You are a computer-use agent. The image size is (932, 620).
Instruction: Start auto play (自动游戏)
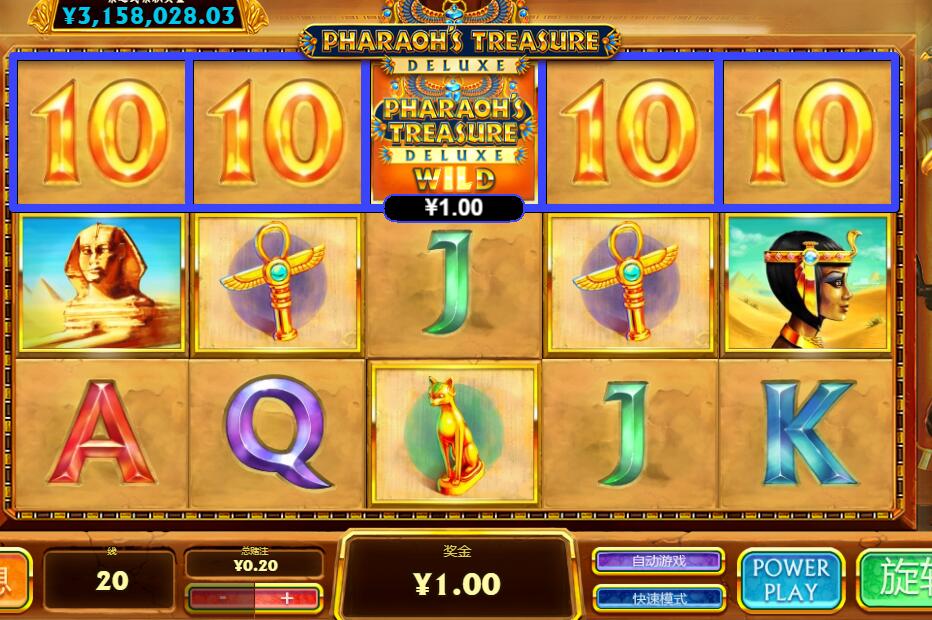tap(659, 561)
